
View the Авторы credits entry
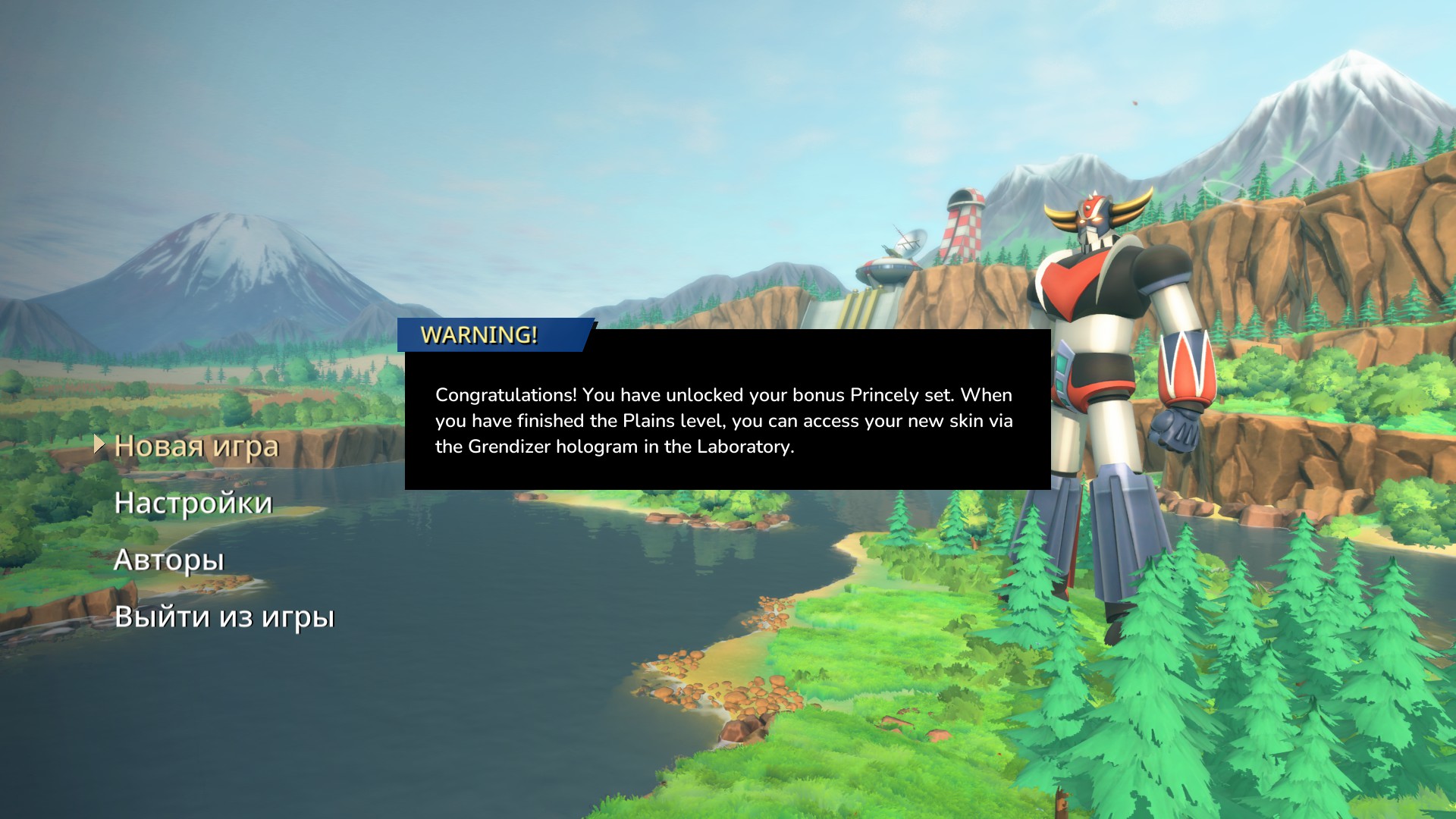click(168, 560)
